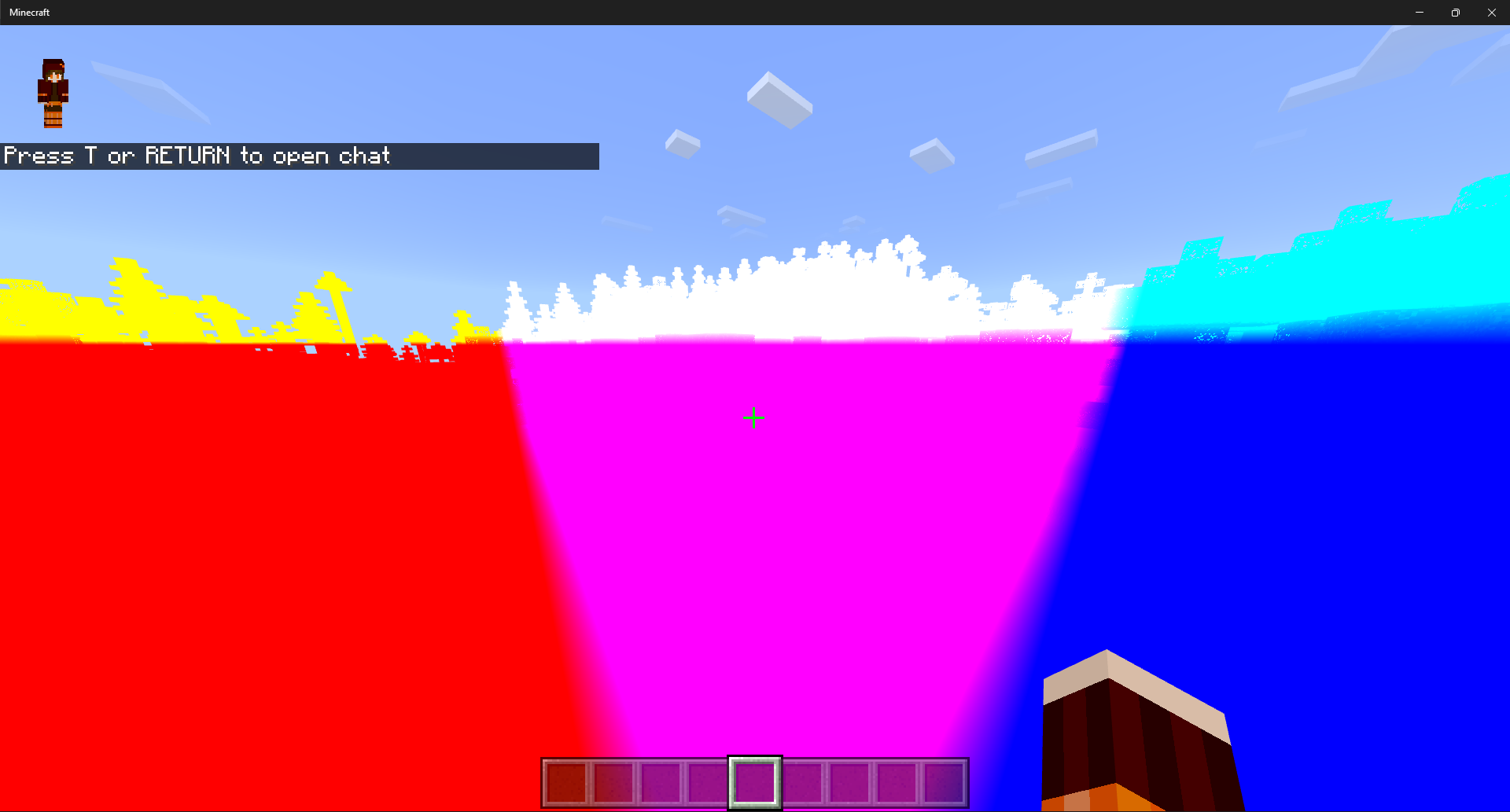Select the highlighted hotbar slot
The width and height of the screenshot is (1510, 812).
pos(755,782)
